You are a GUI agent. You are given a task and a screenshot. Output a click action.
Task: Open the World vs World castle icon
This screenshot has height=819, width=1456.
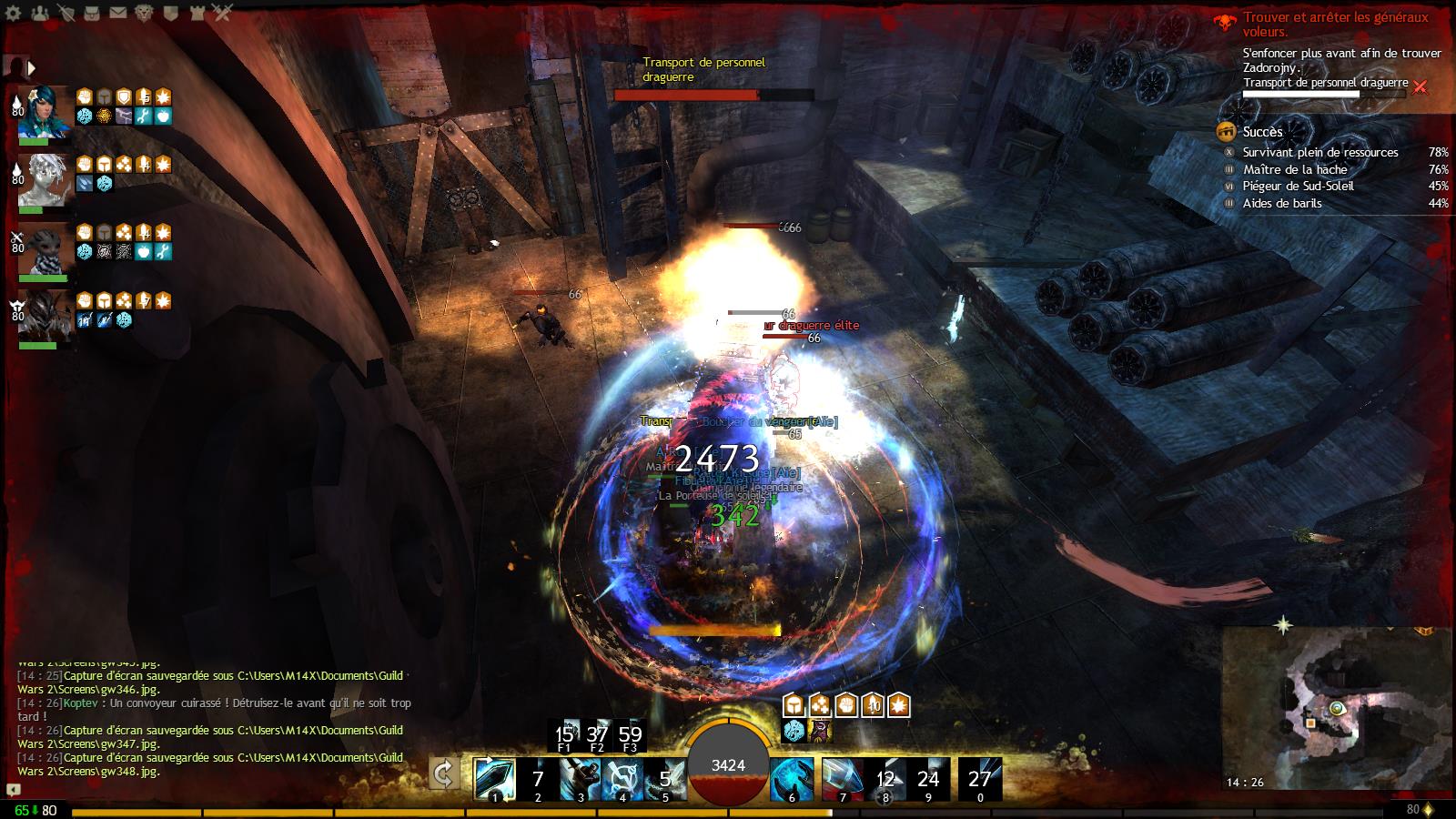pos(198,13)
